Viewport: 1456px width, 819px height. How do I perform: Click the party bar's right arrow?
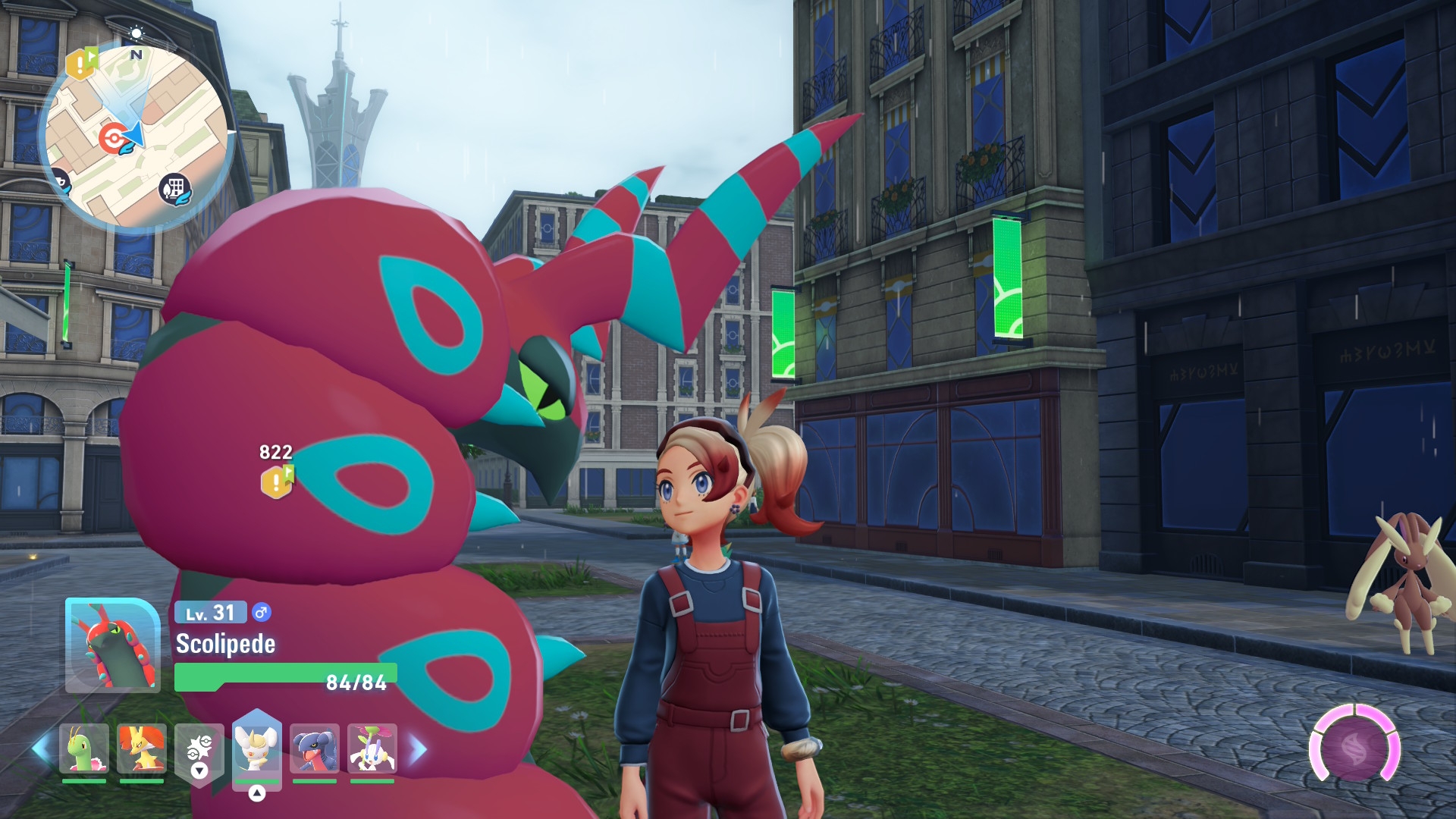[418, 749]
